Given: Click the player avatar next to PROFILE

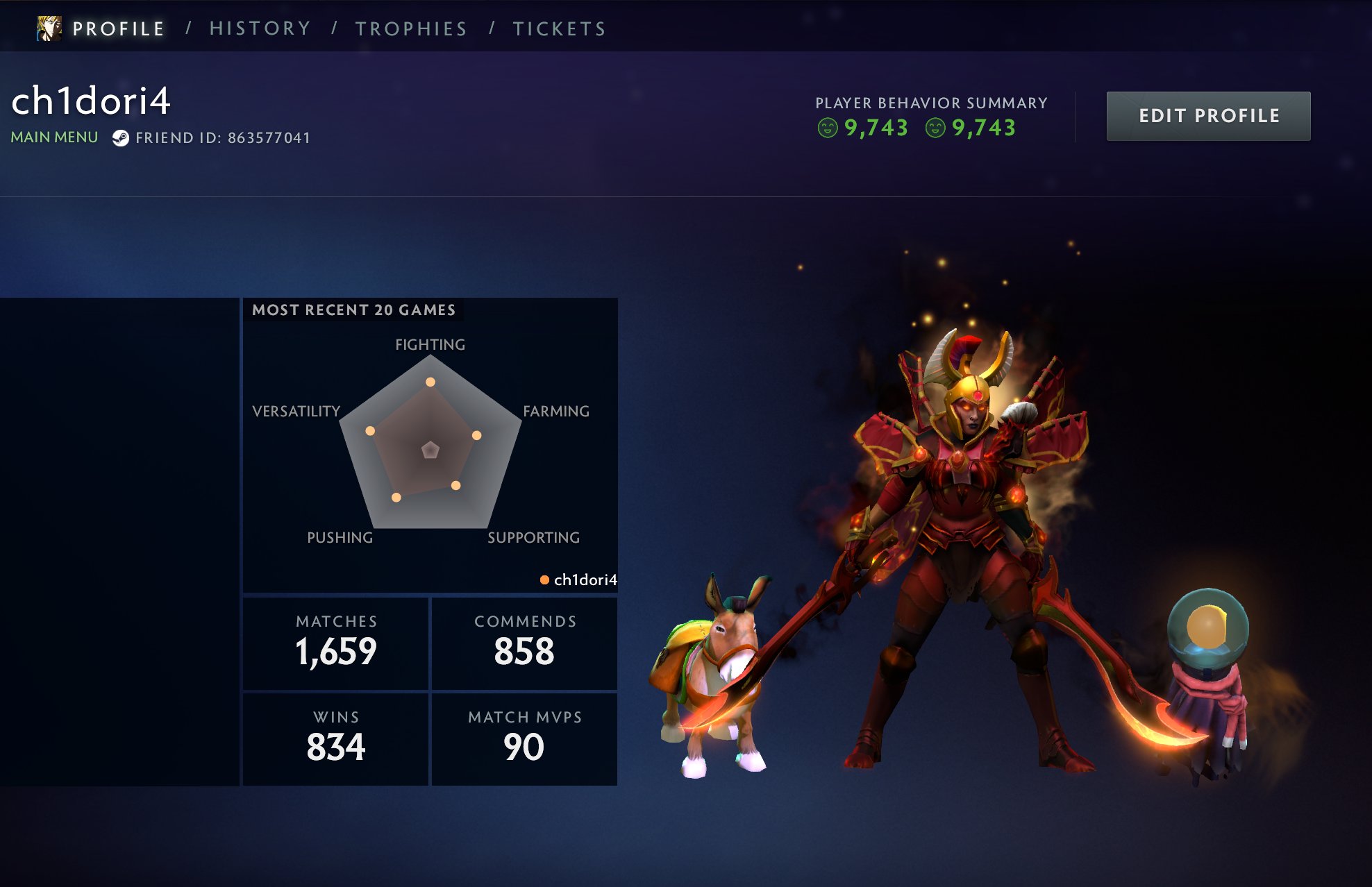Looking at the screenshot, I should point(47,27).
